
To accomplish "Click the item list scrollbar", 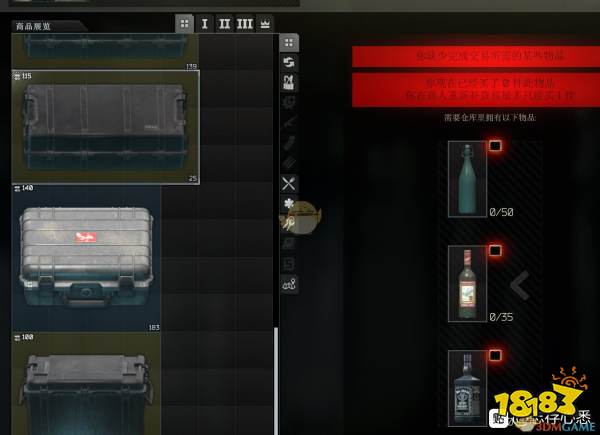I will click(x=276, y=380).
